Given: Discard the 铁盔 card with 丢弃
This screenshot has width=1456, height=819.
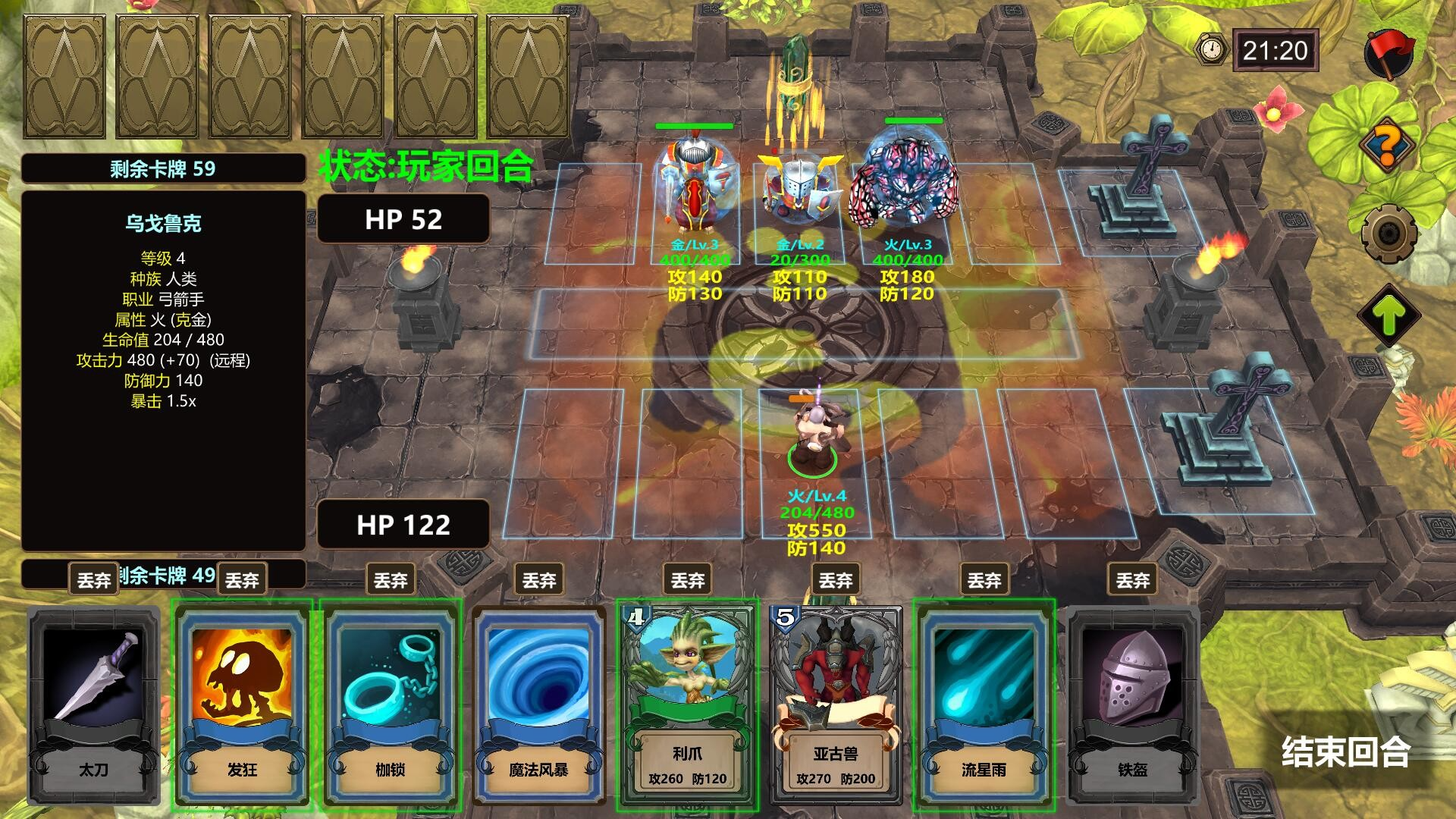Looking at the screenshot, I should [1133, 580].
